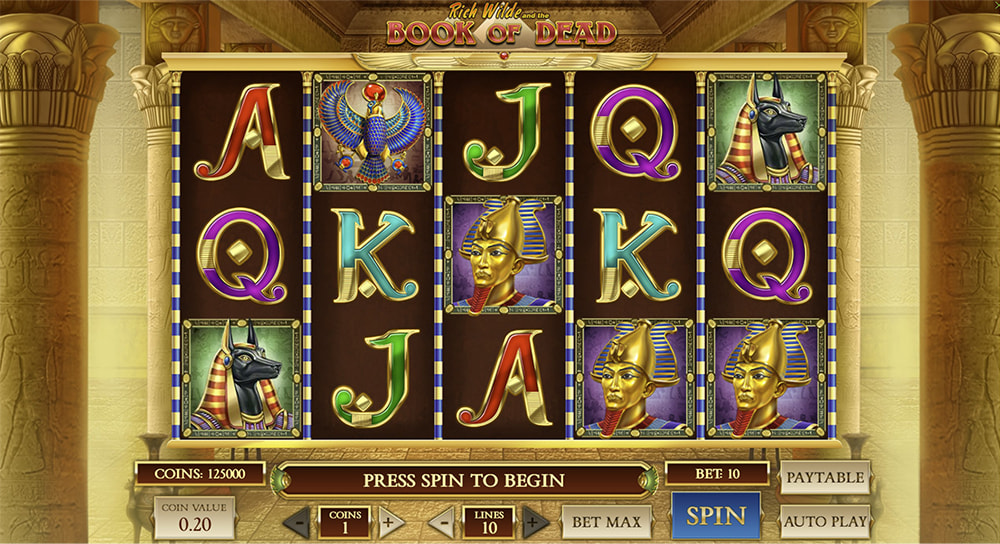
Task: Spin the reels with the SPIN button
Action: point(715,516)
